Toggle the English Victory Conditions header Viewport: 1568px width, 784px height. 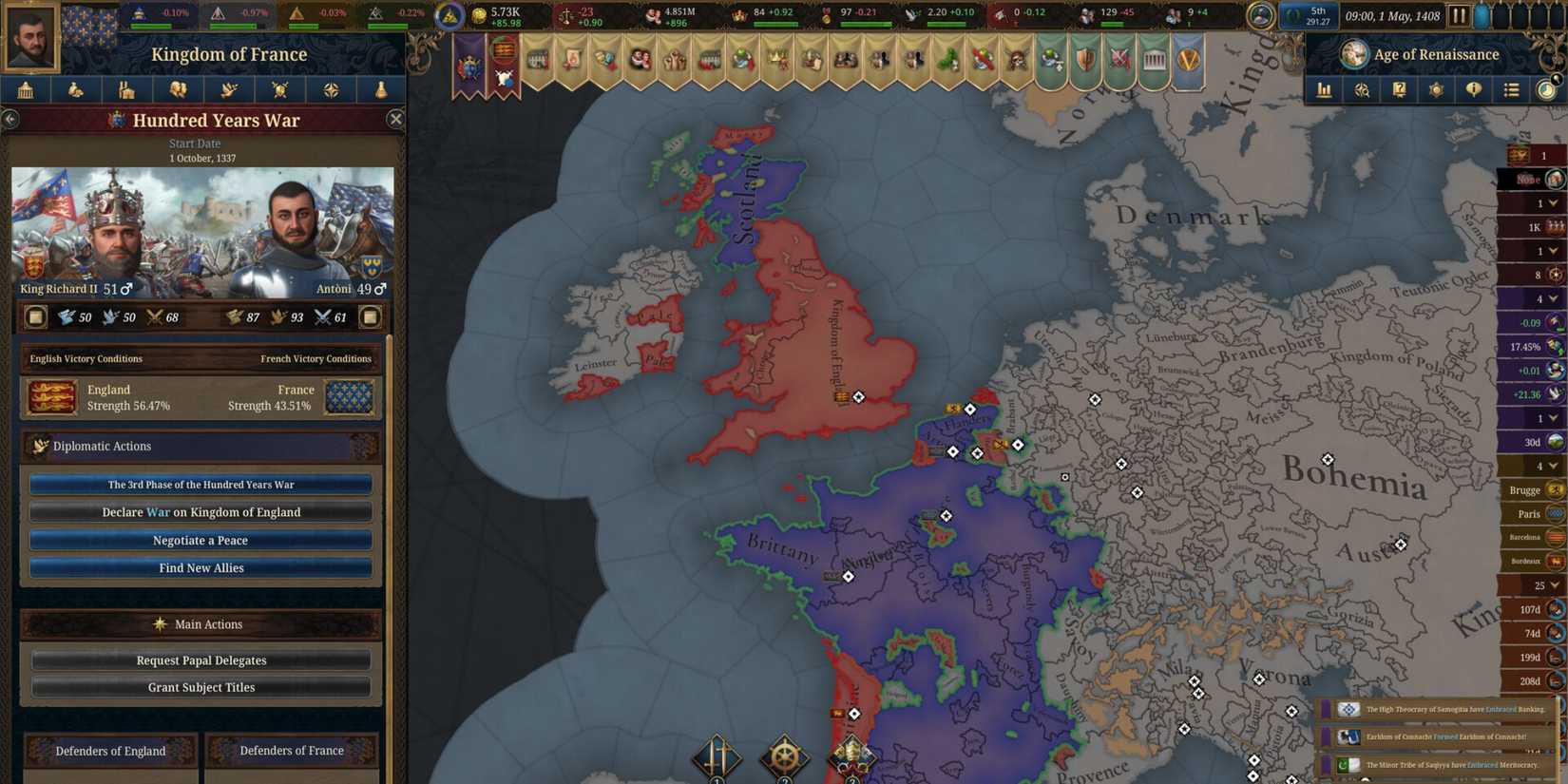(86, 358)
